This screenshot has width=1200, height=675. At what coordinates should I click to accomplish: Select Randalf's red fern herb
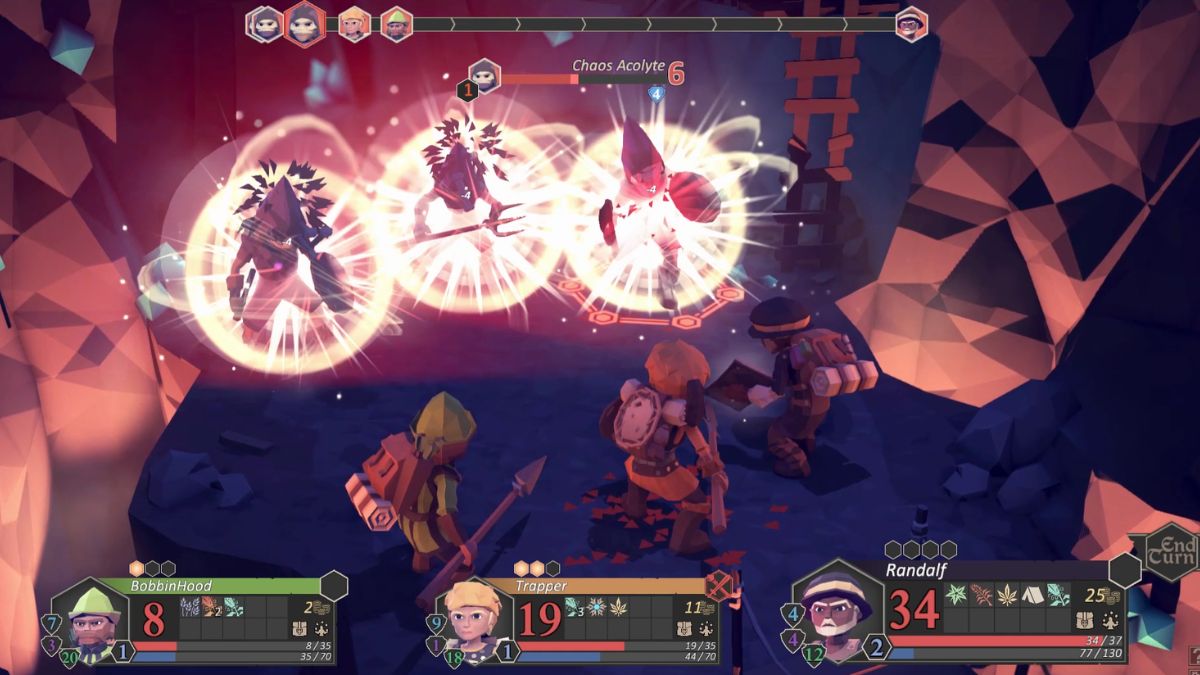click(981, 593)
